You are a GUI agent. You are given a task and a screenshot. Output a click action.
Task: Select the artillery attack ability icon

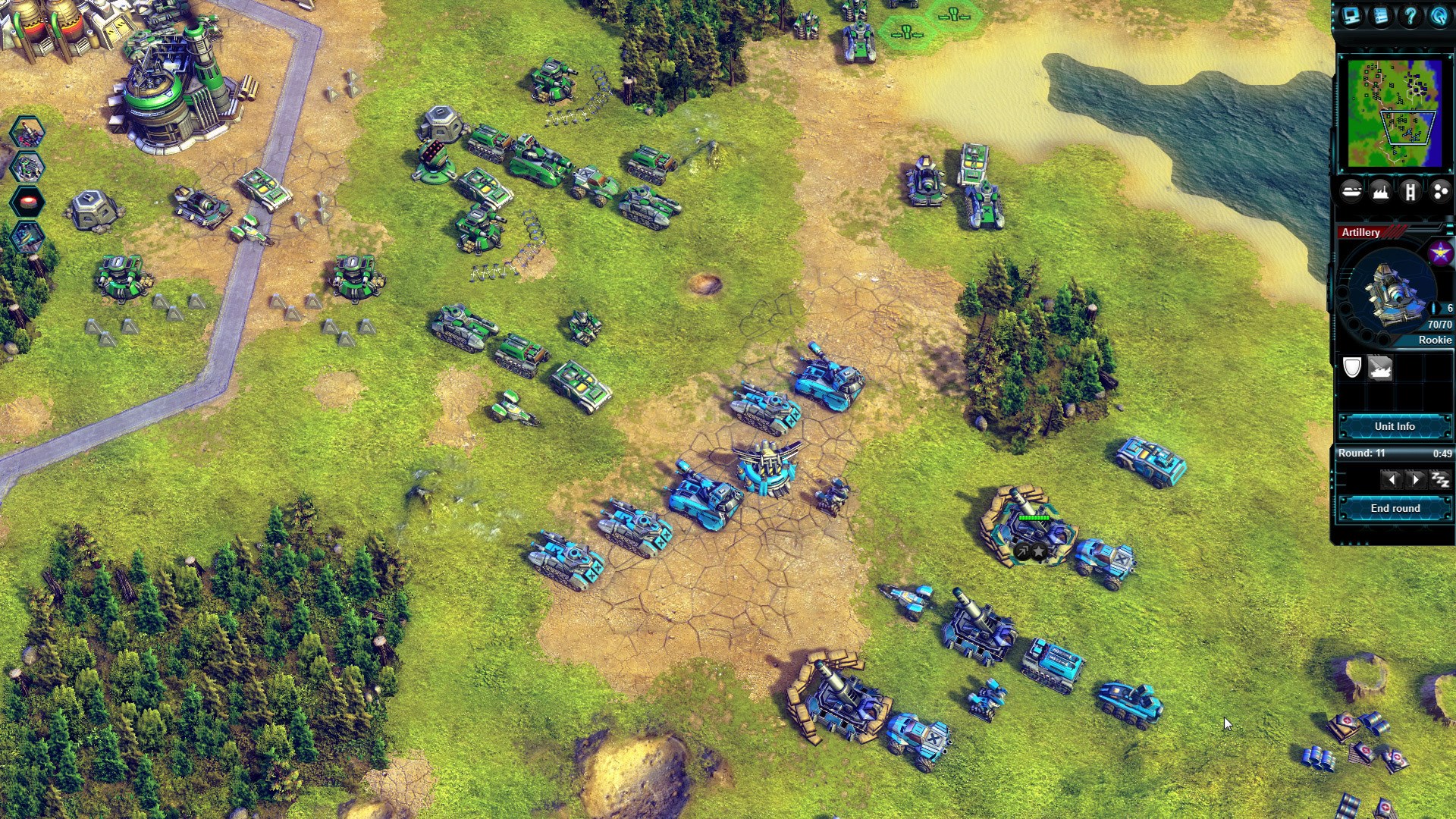tap(1382, 369)
